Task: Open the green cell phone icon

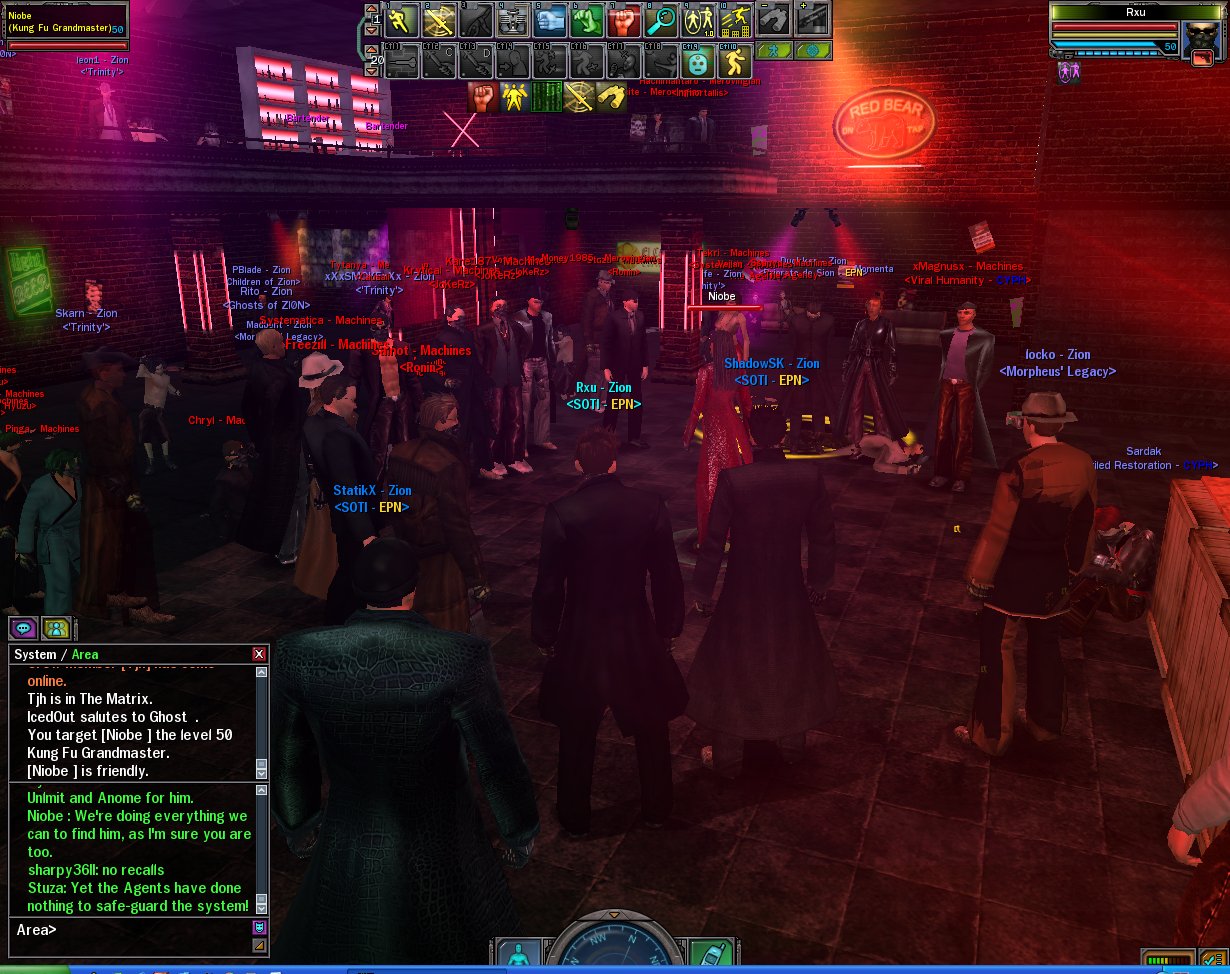Action: pos(712,955)
